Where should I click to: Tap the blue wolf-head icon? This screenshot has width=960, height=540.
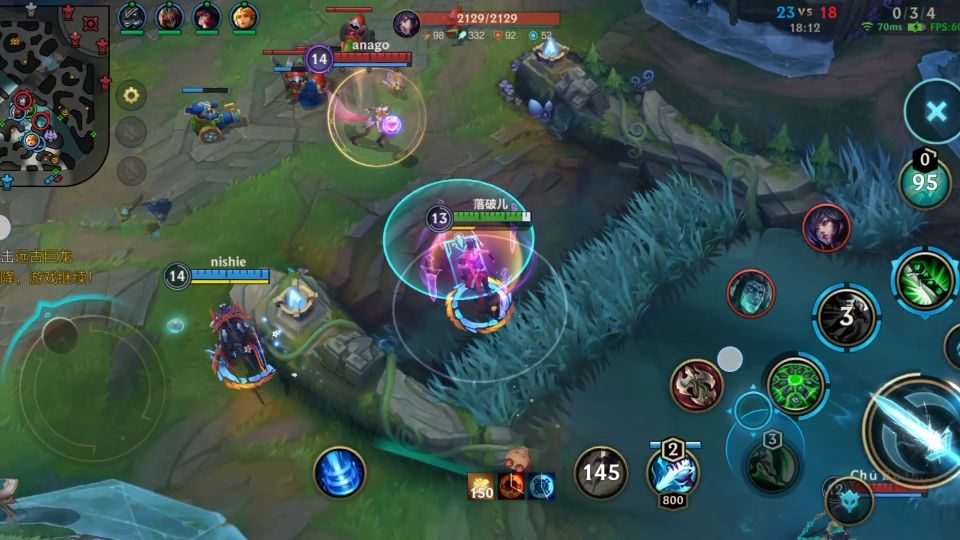tap(848, 498)
